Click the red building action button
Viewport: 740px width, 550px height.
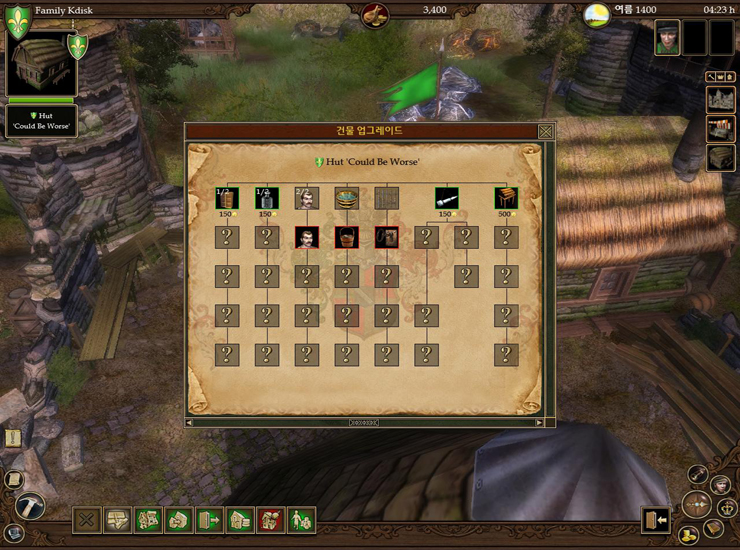271,520
